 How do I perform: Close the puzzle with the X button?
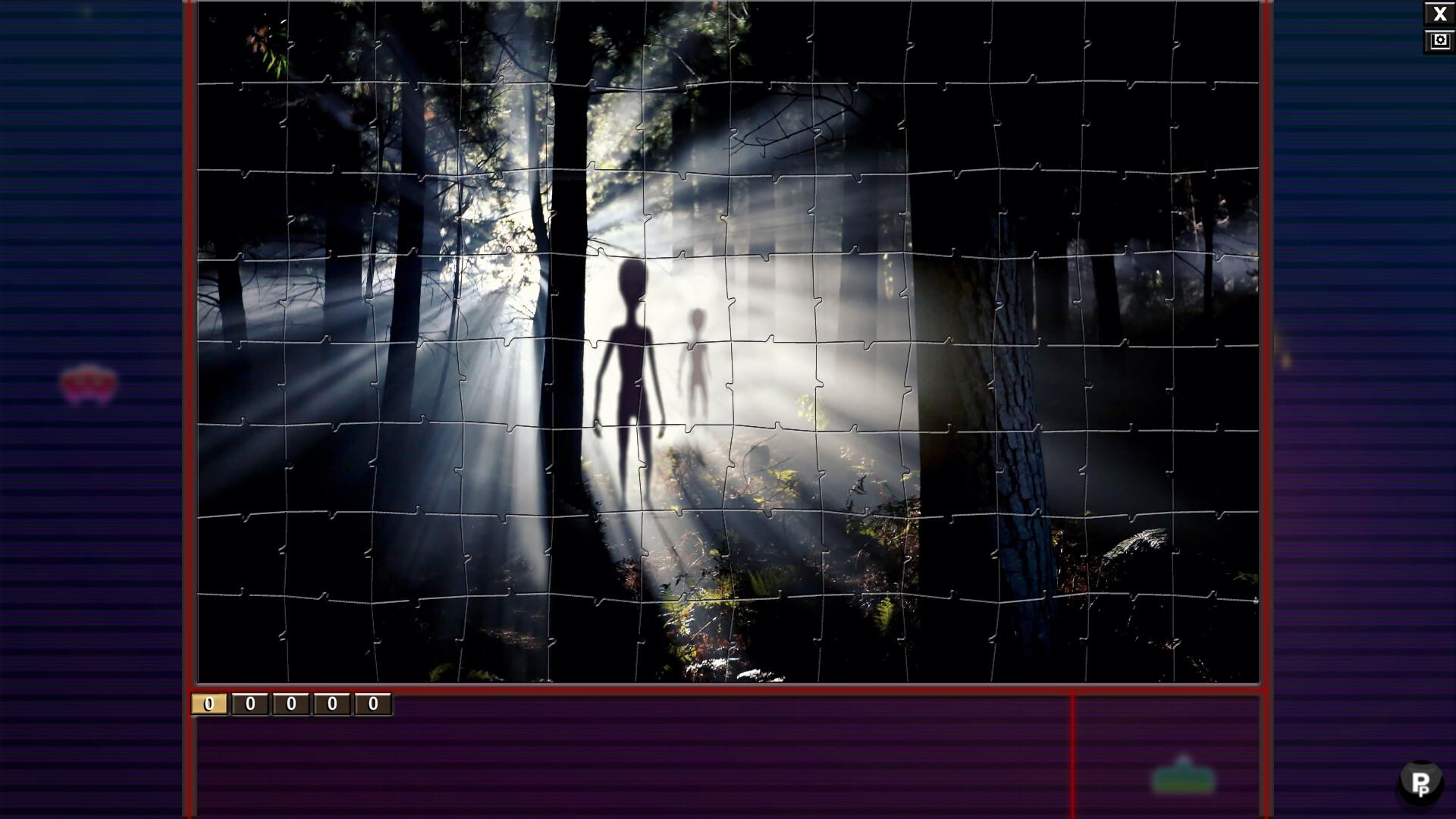tap(1440, 13)
